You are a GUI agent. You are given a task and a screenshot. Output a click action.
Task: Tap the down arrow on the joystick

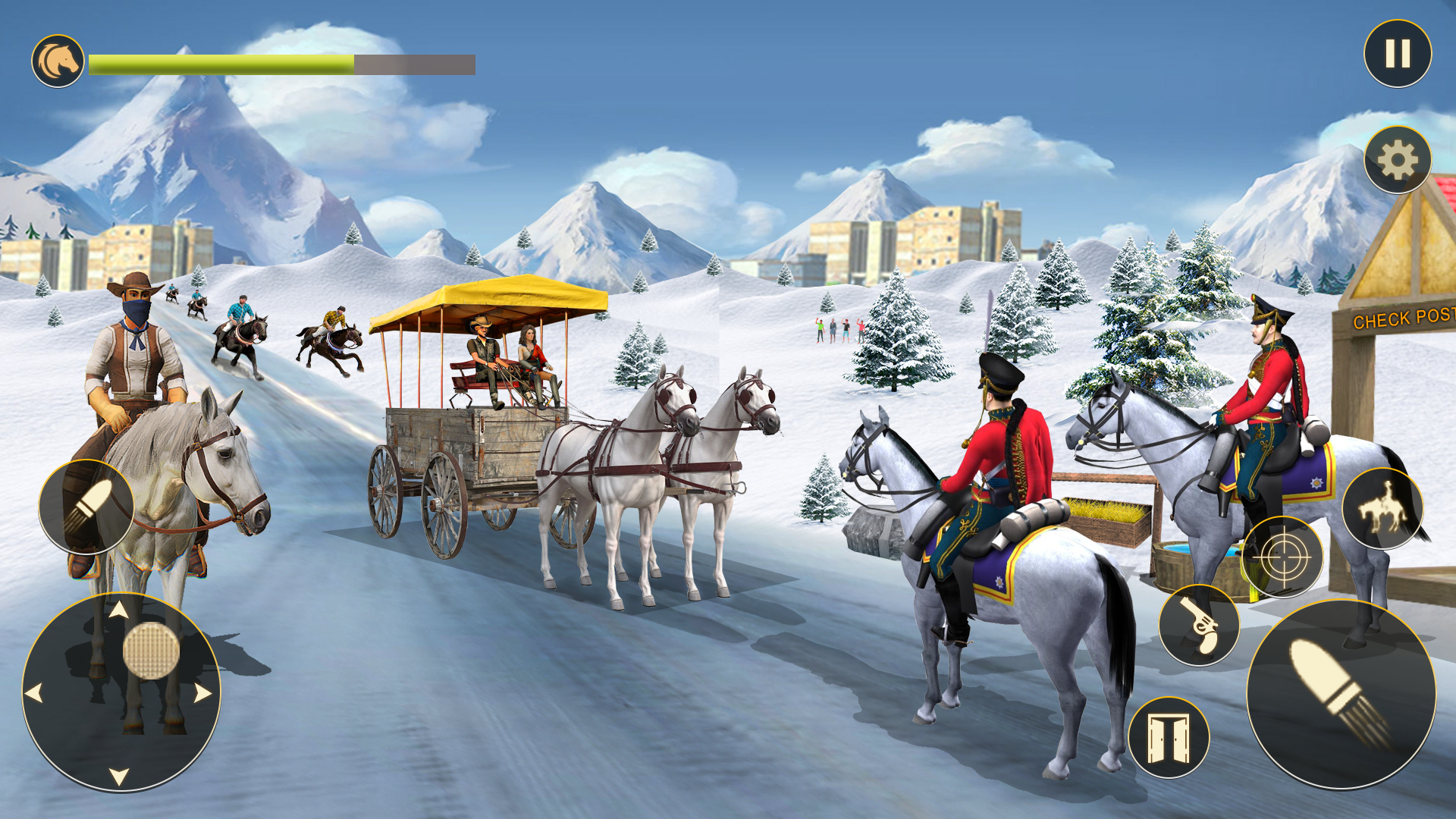coord(119,776)
